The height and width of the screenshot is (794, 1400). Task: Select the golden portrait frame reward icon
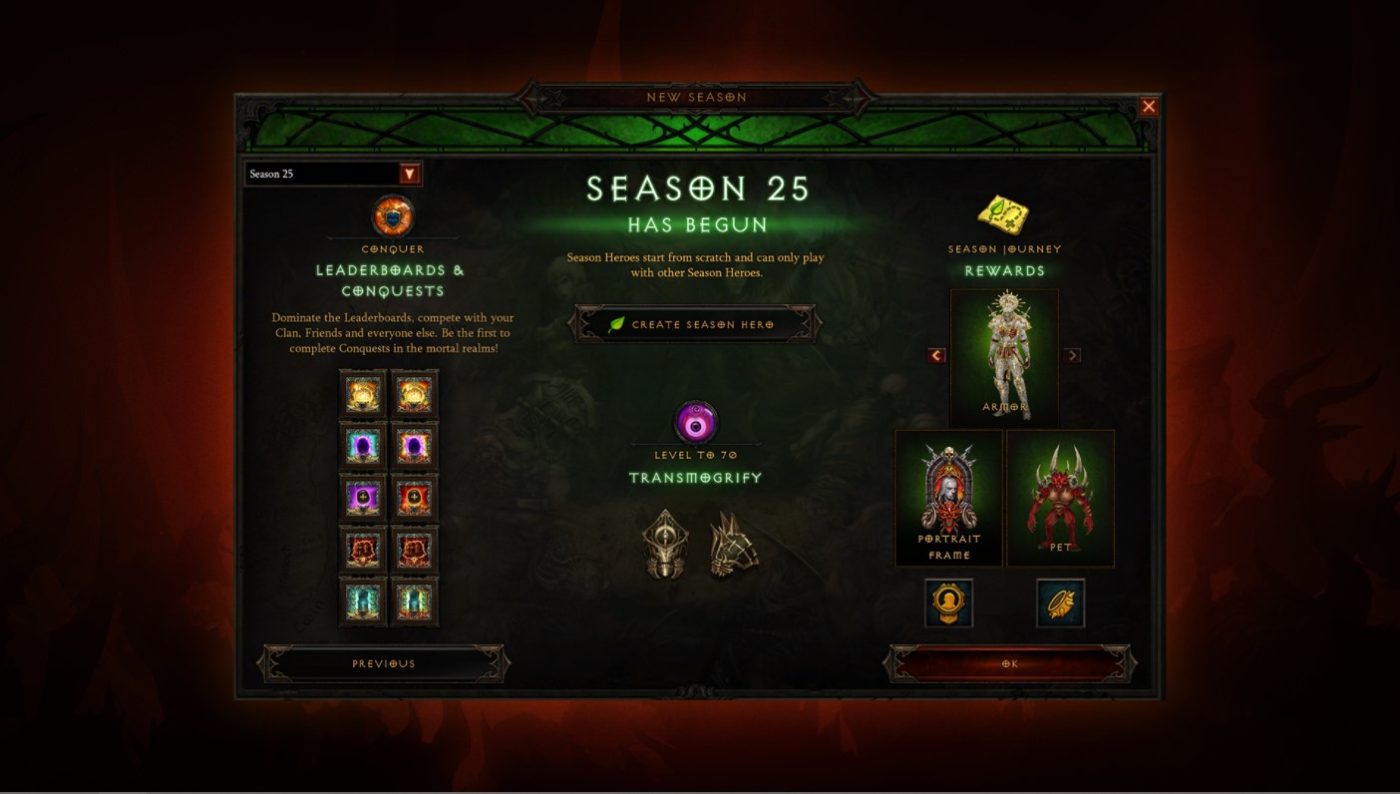[948, 603]
